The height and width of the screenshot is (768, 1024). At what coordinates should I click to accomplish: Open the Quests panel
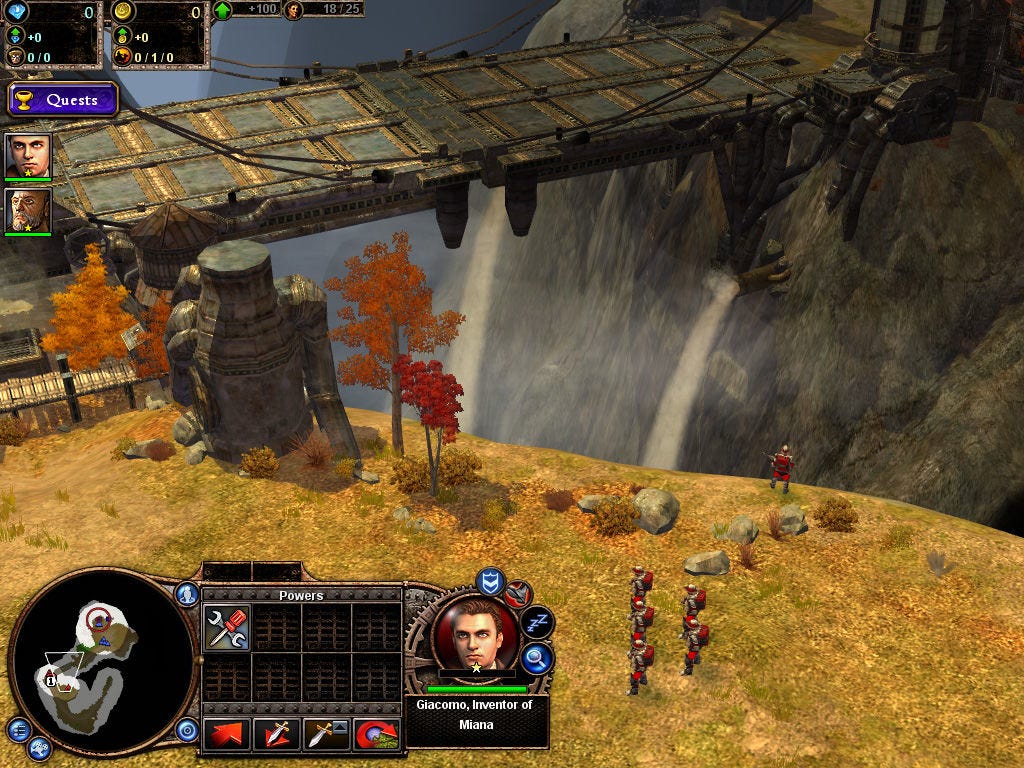[63, 100]
